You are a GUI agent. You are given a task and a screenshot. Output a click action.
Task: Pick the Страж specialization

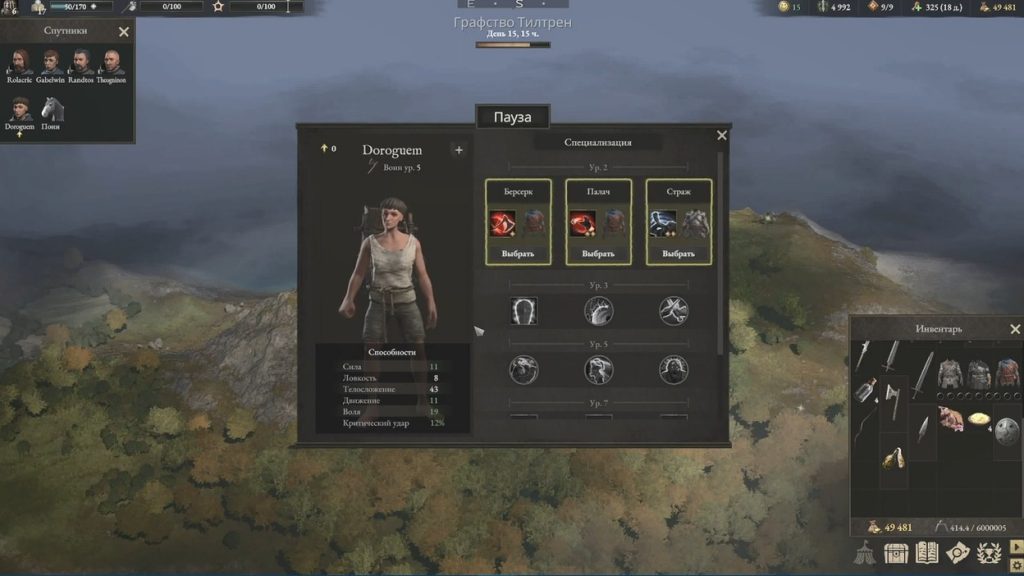tap(679, 253)
